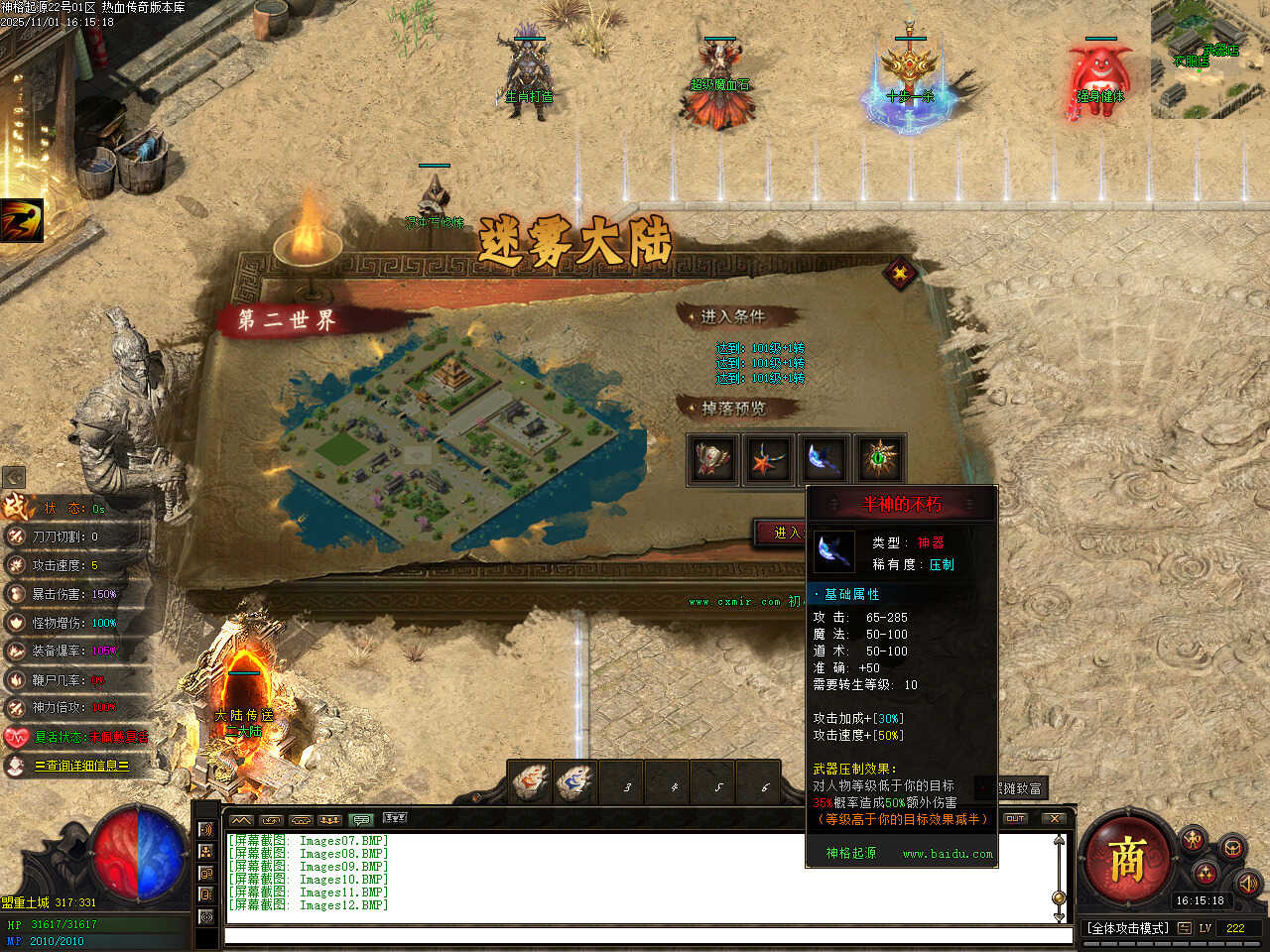Close the chat window with X
The height and width of the screenshot is (952, 1270).
pos(1054,818)
